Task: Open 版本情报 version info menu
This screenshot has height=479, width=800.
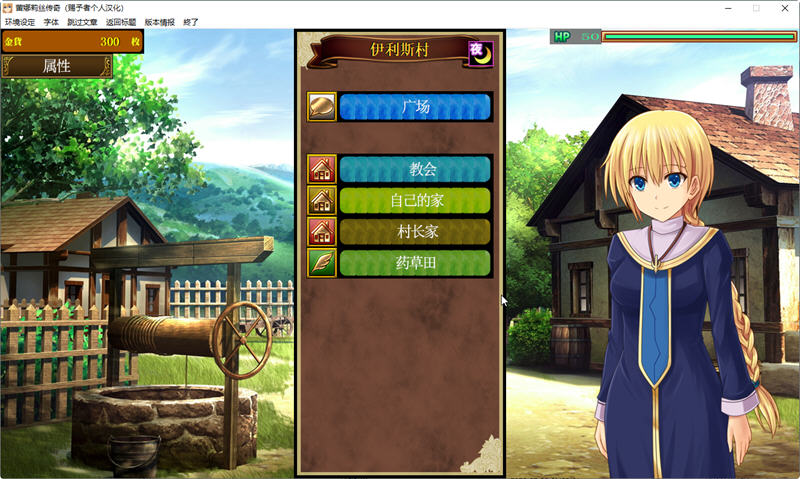Action: click(159, 22)
